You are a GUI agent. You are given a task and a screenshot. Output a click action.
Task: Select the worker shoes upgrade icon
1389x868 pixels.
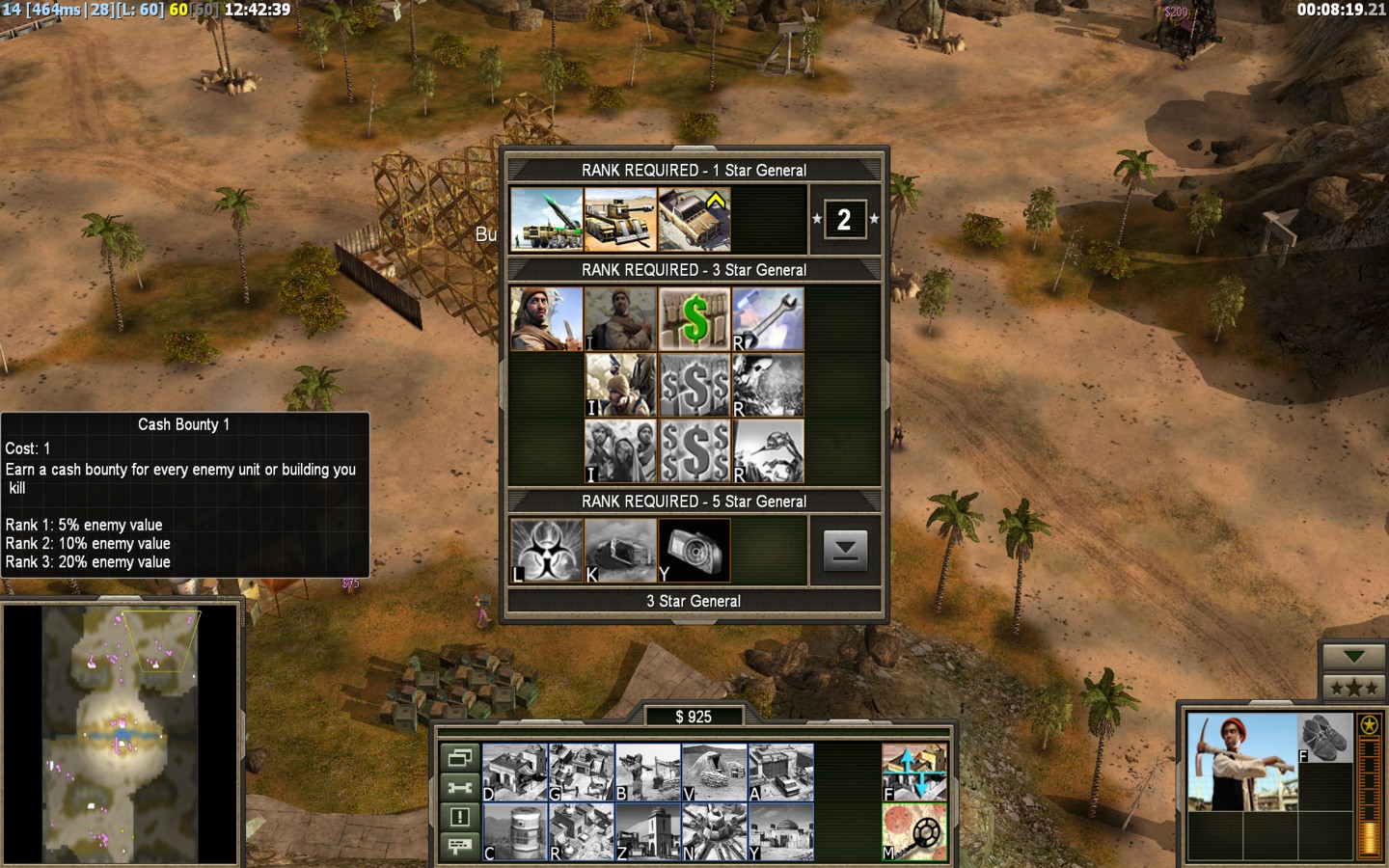point(1325,738)
